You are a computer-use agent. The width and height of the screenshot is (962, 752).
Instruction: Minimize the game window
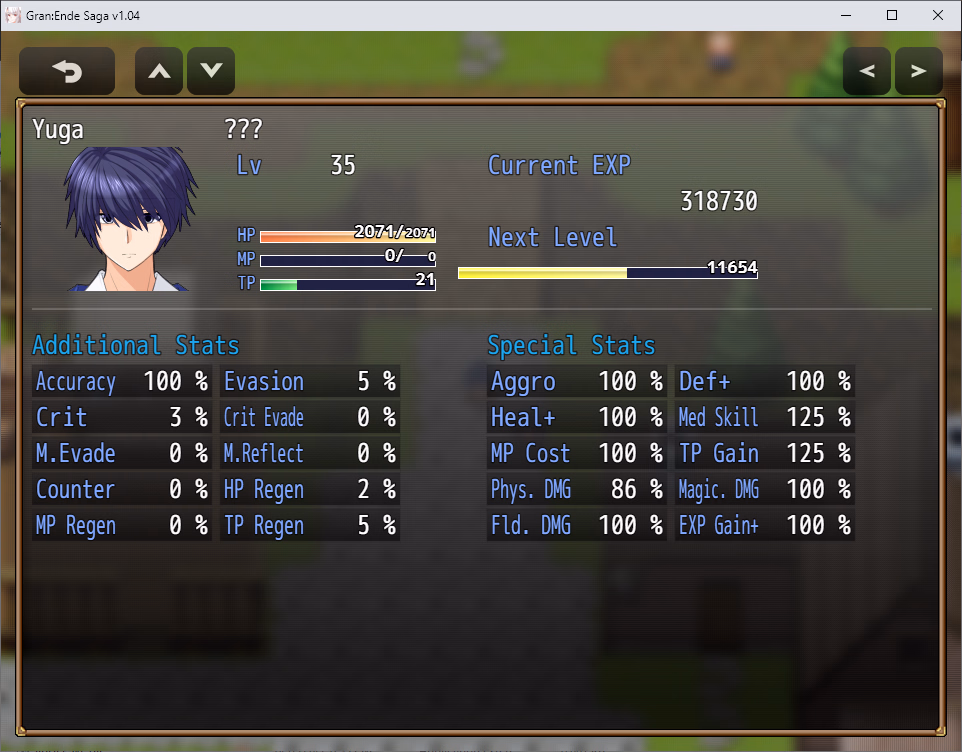[846, 15]
